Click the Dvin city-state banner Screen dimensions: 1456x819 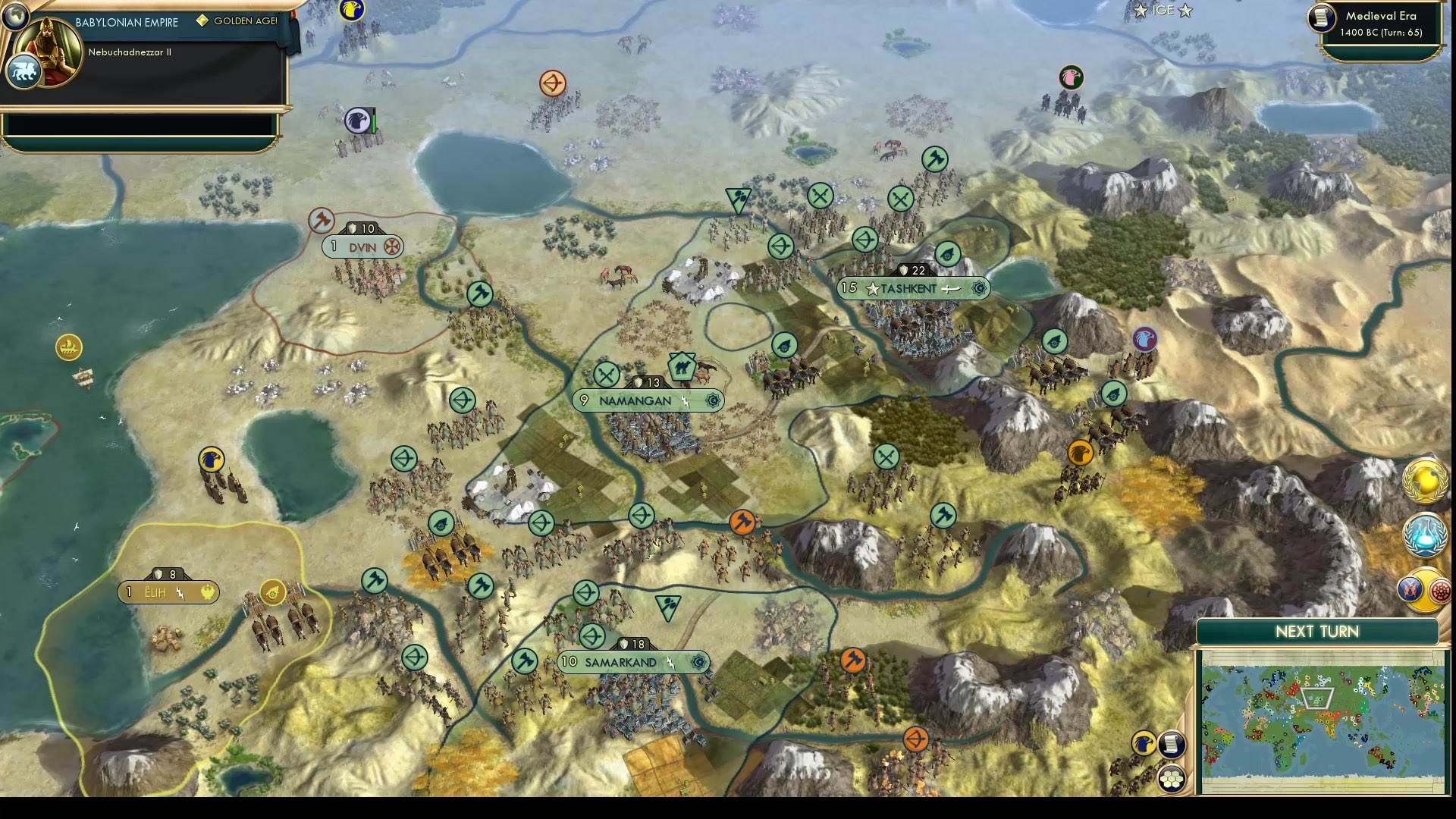coord(362,247)
